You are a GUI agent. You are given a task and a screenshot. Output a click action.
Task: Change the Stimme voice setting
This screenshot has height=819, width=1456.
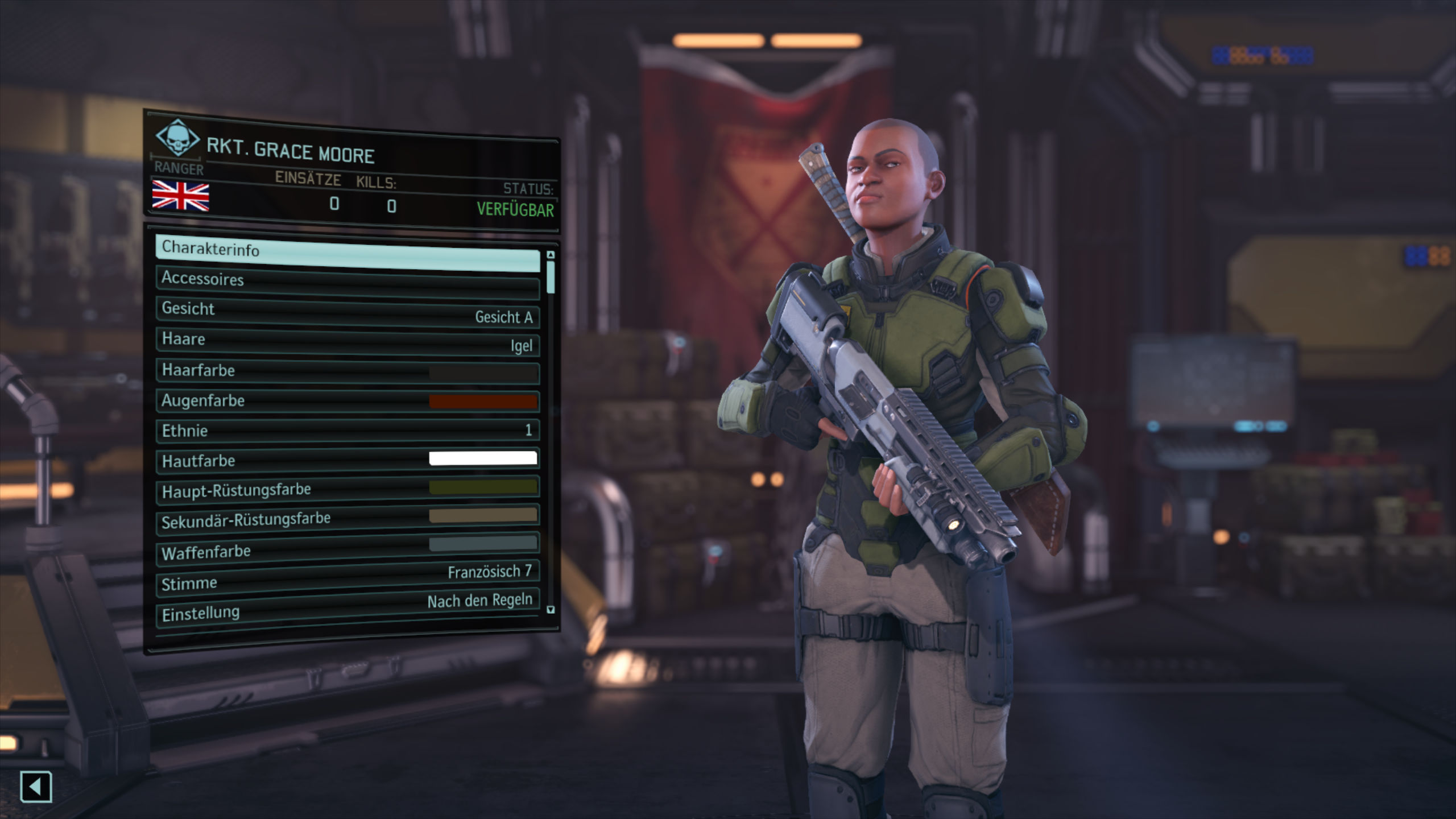347,578
